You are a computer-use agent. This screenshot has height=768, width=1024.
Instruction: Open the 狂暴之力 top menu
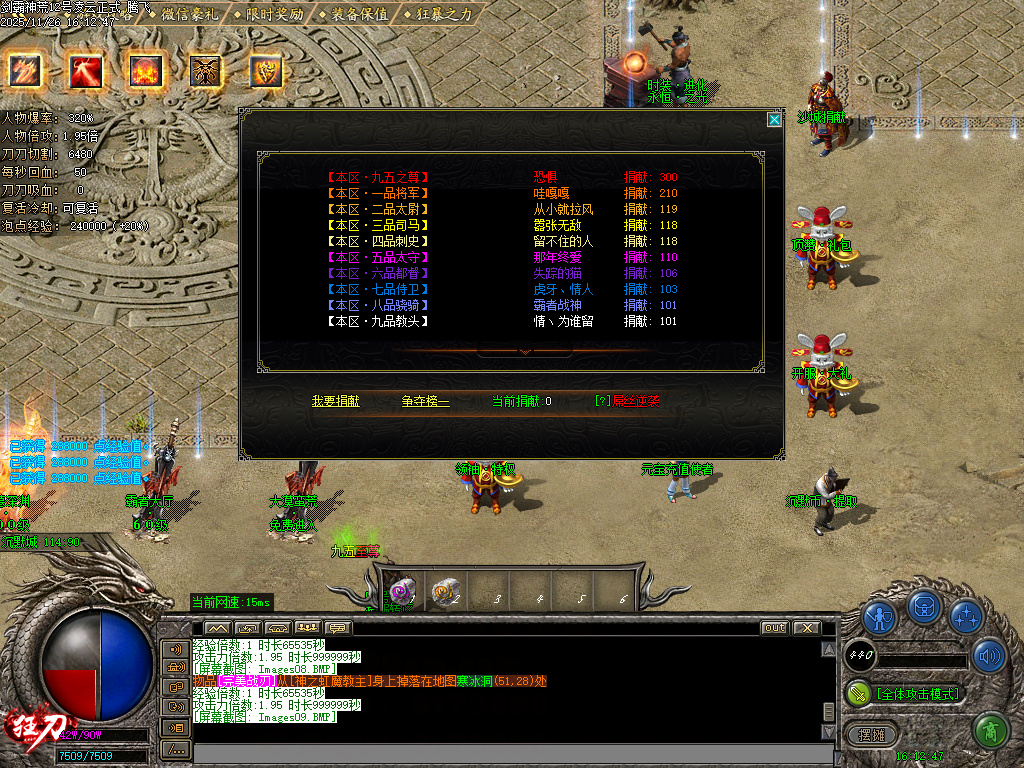pyautogui.click(x=443, y=14)
